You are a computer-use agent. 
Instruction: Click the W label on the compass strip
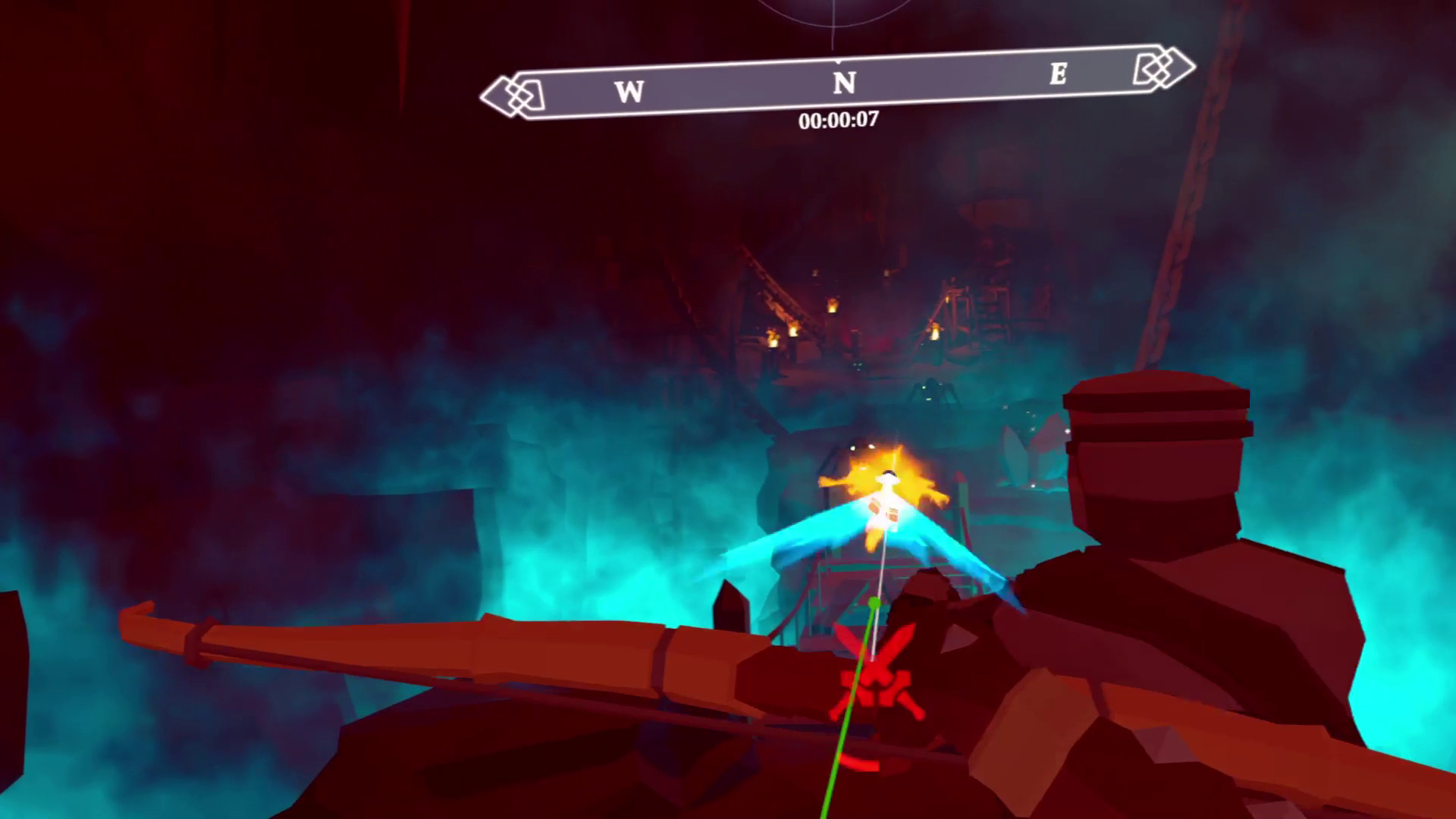630,91
